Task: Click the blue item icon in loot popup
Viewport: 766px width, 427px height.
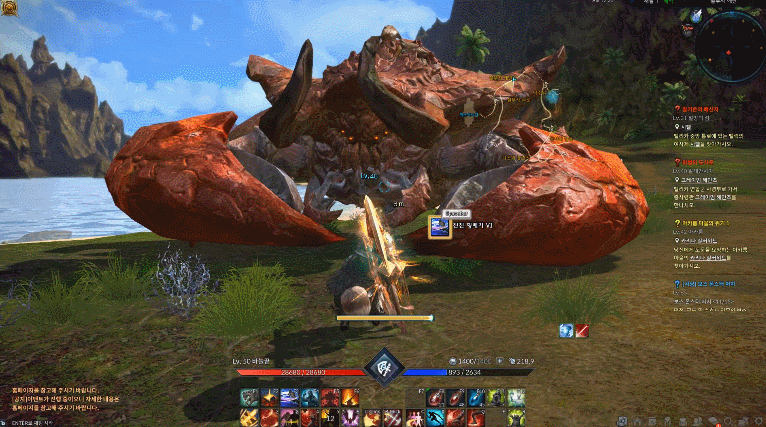Action: coord(438,228)
